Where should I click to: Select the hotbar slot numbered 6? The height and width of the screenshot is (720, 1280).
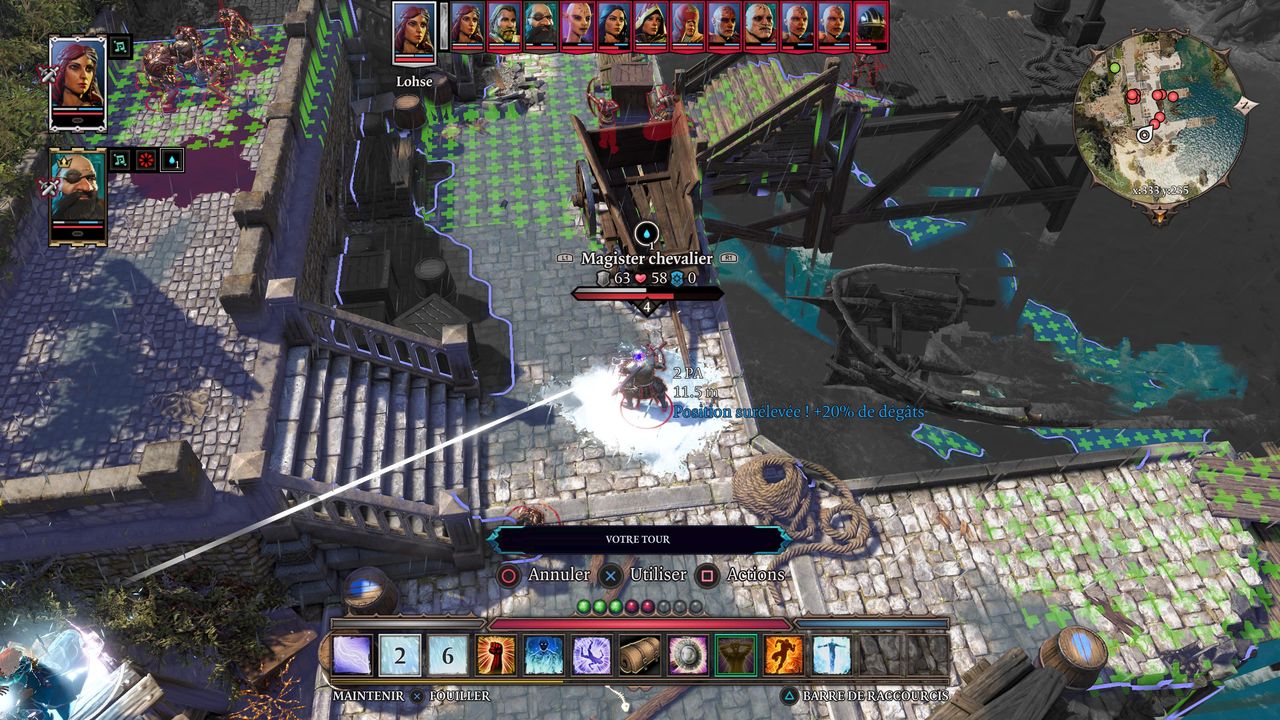(x=448, y=656)
